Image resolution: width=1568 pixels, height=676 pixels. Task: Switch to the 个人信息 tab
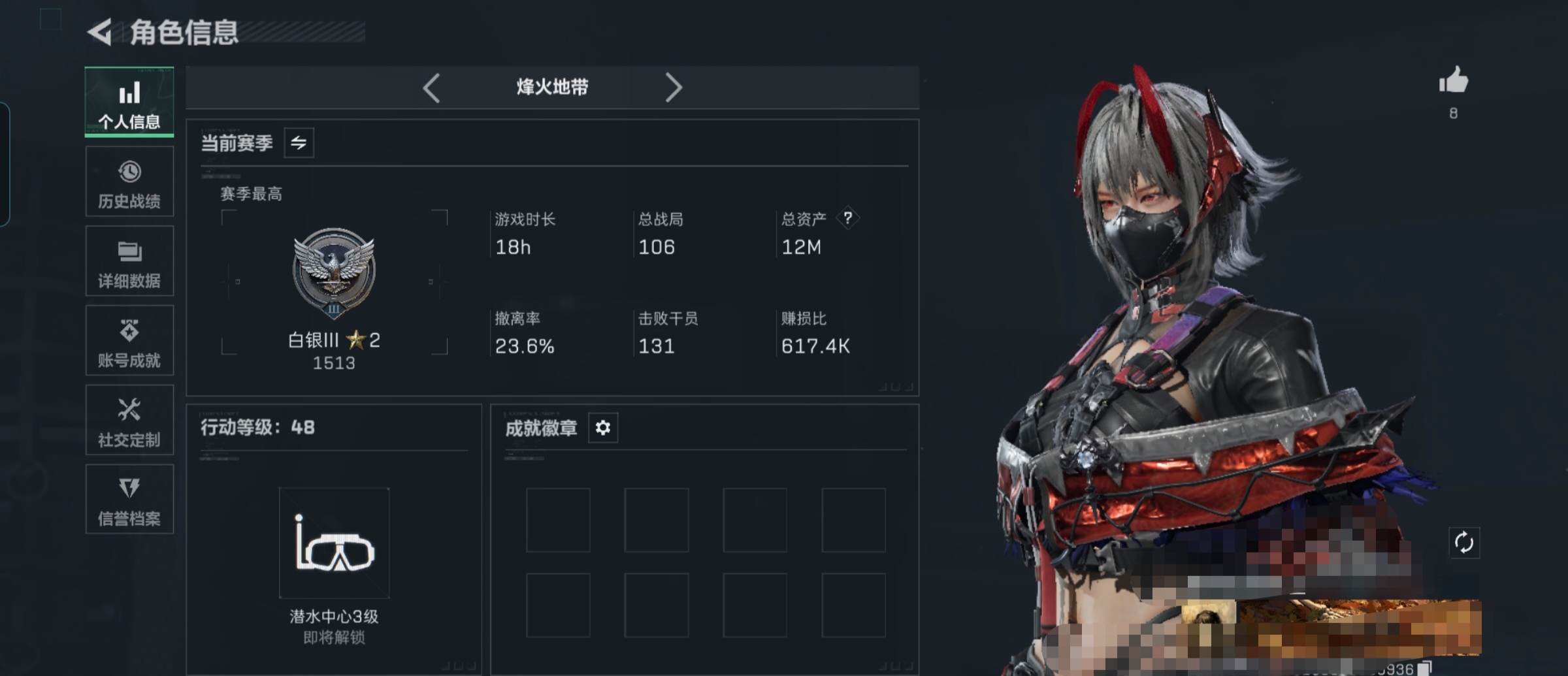click(129, 102)
